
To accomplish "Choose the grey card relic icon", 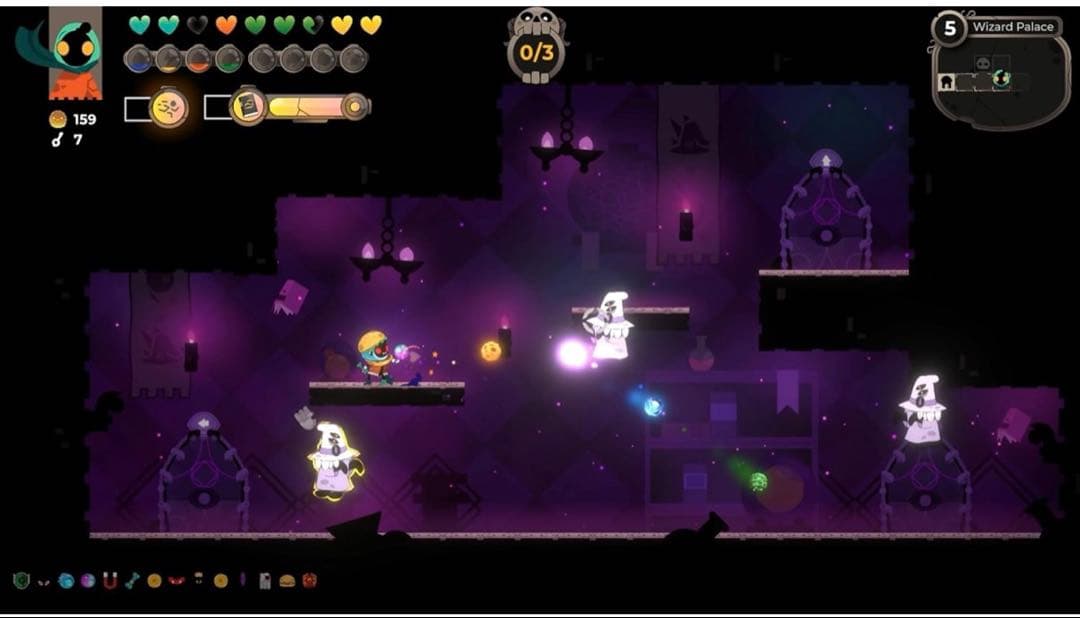I will coord(265,580).
